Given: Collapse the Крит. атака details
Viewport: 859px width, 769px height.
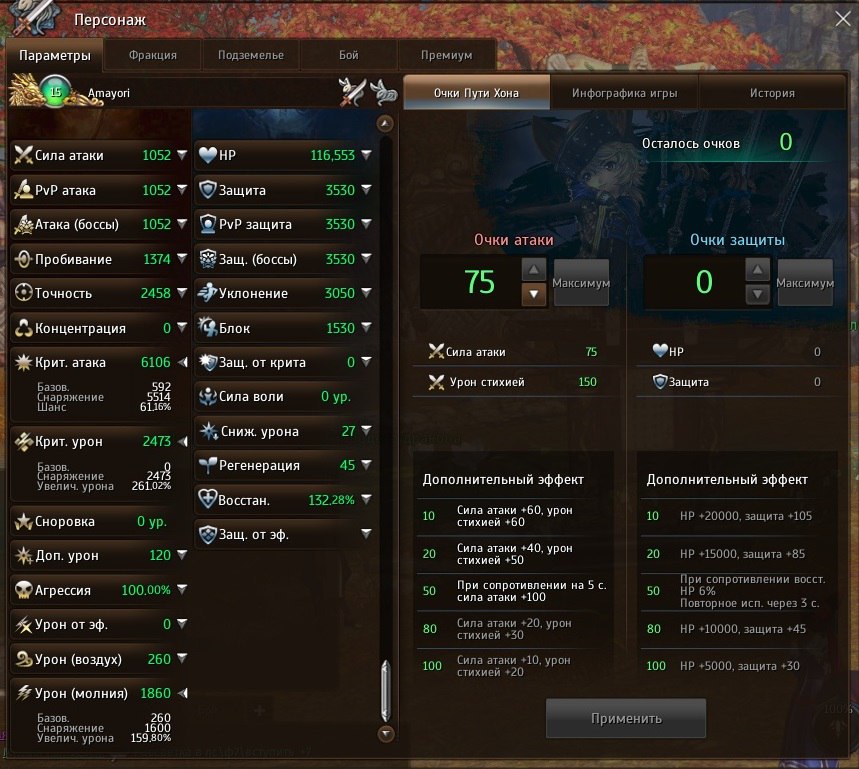Looking at the screenshot, I should (x=182, y=363).
